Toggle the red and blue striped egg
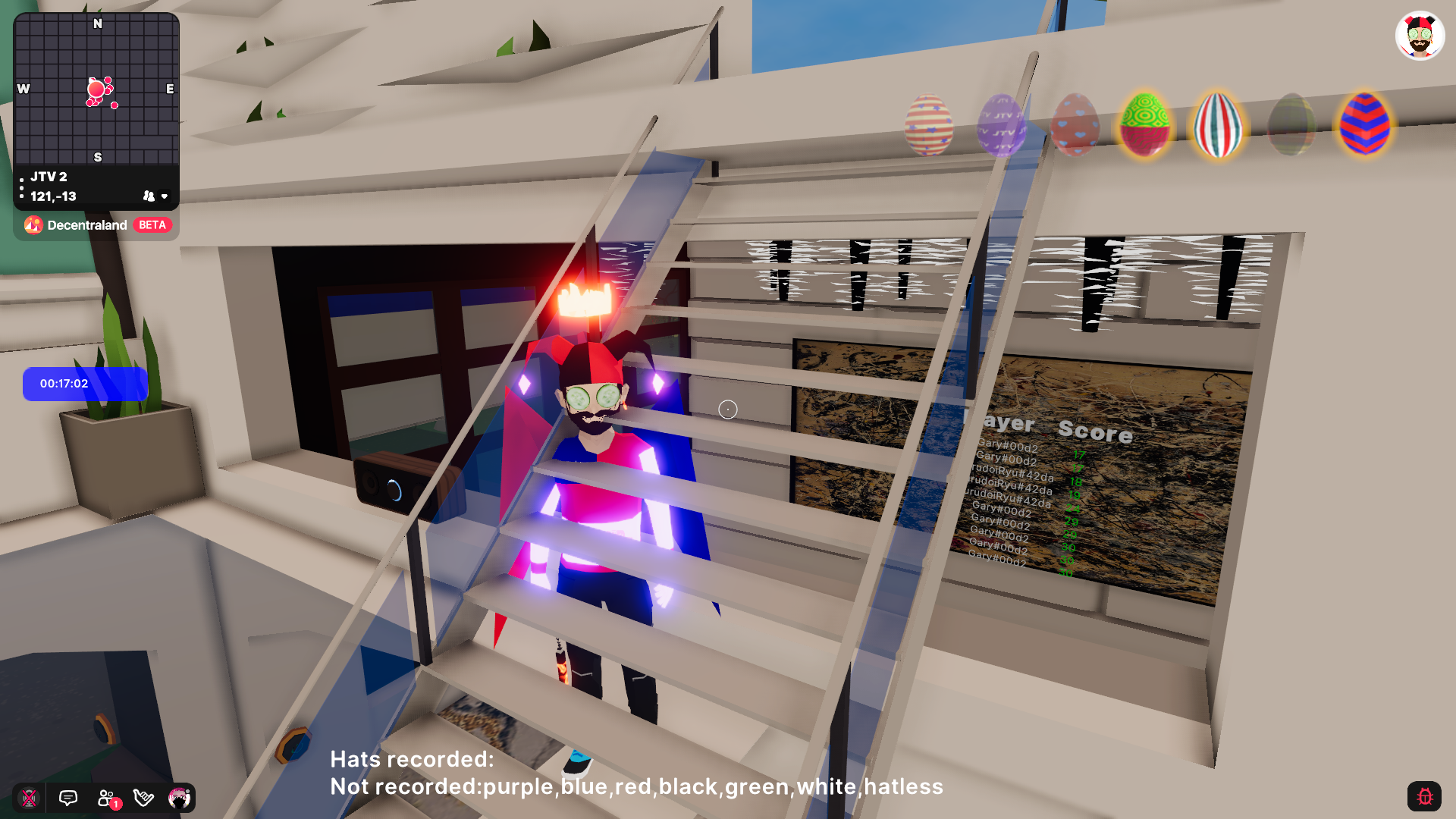This screenshot has width=1456, height=819. click(x=1364, y=126)
